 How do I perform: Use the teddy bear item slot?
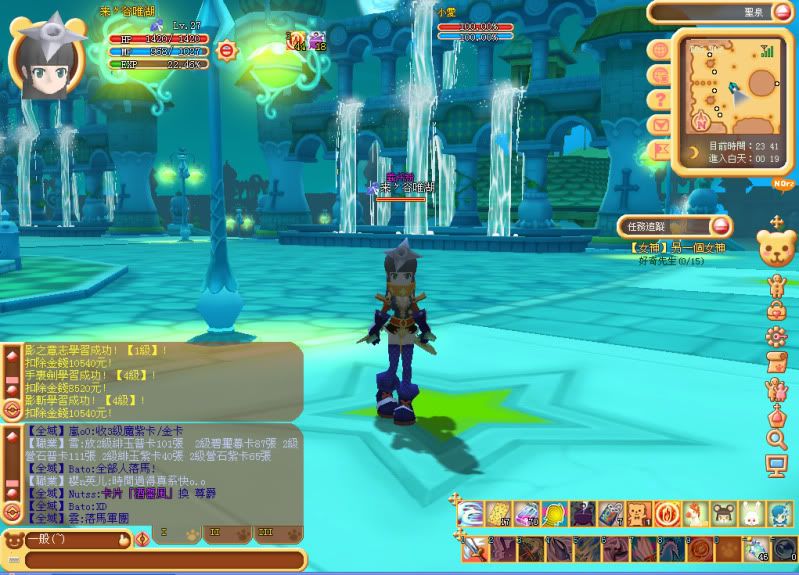(x=639, y=514)
